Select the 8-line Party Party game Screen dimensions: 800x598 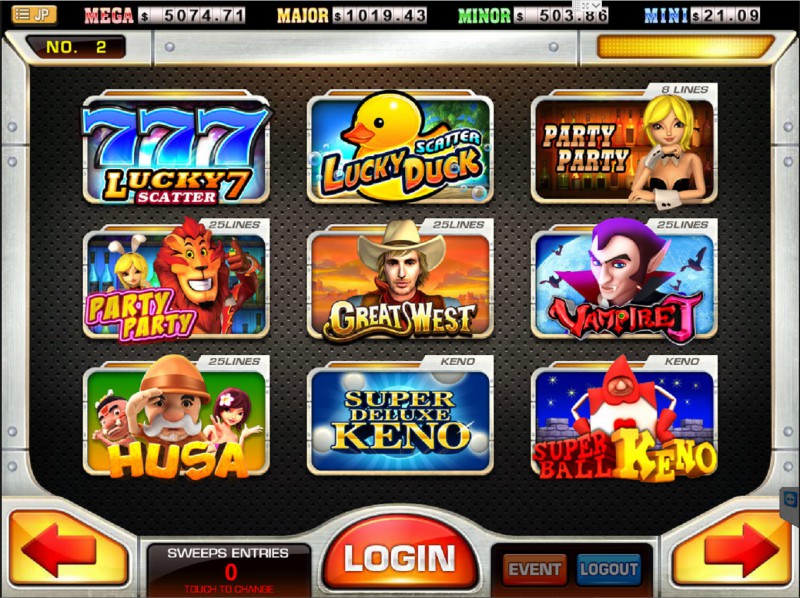click(x=623, y=150)
